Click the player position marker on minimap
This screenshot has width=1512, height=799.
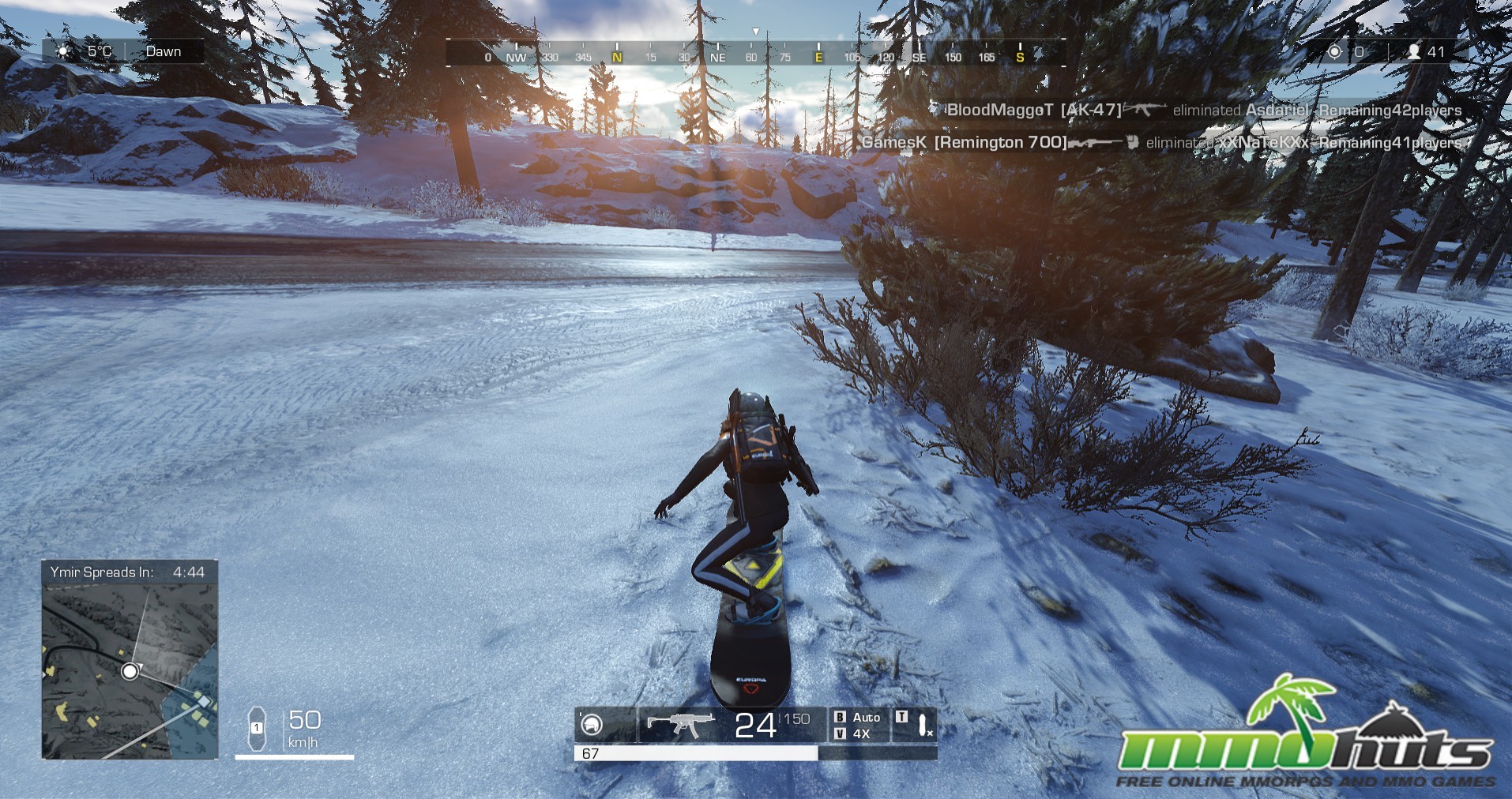(x=130, y=671)
